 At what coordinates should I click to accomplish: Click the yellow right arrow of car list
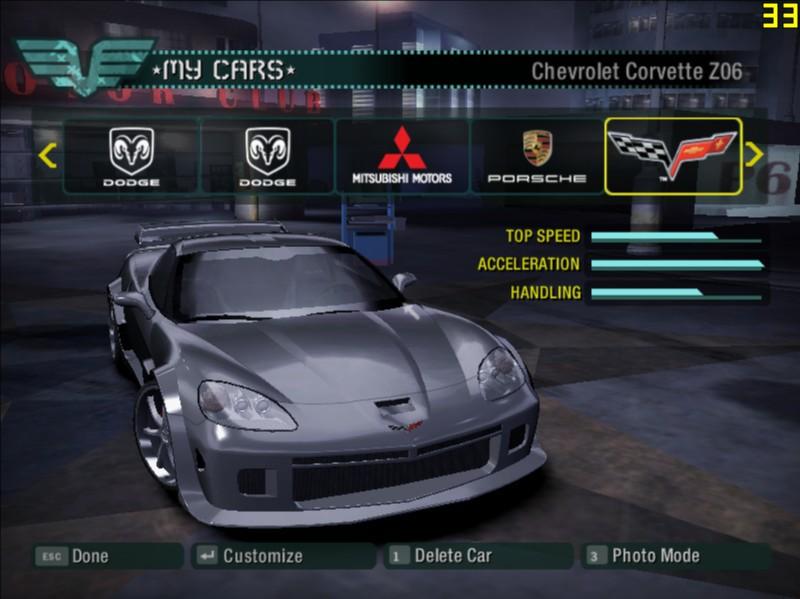tap(755, 154)
